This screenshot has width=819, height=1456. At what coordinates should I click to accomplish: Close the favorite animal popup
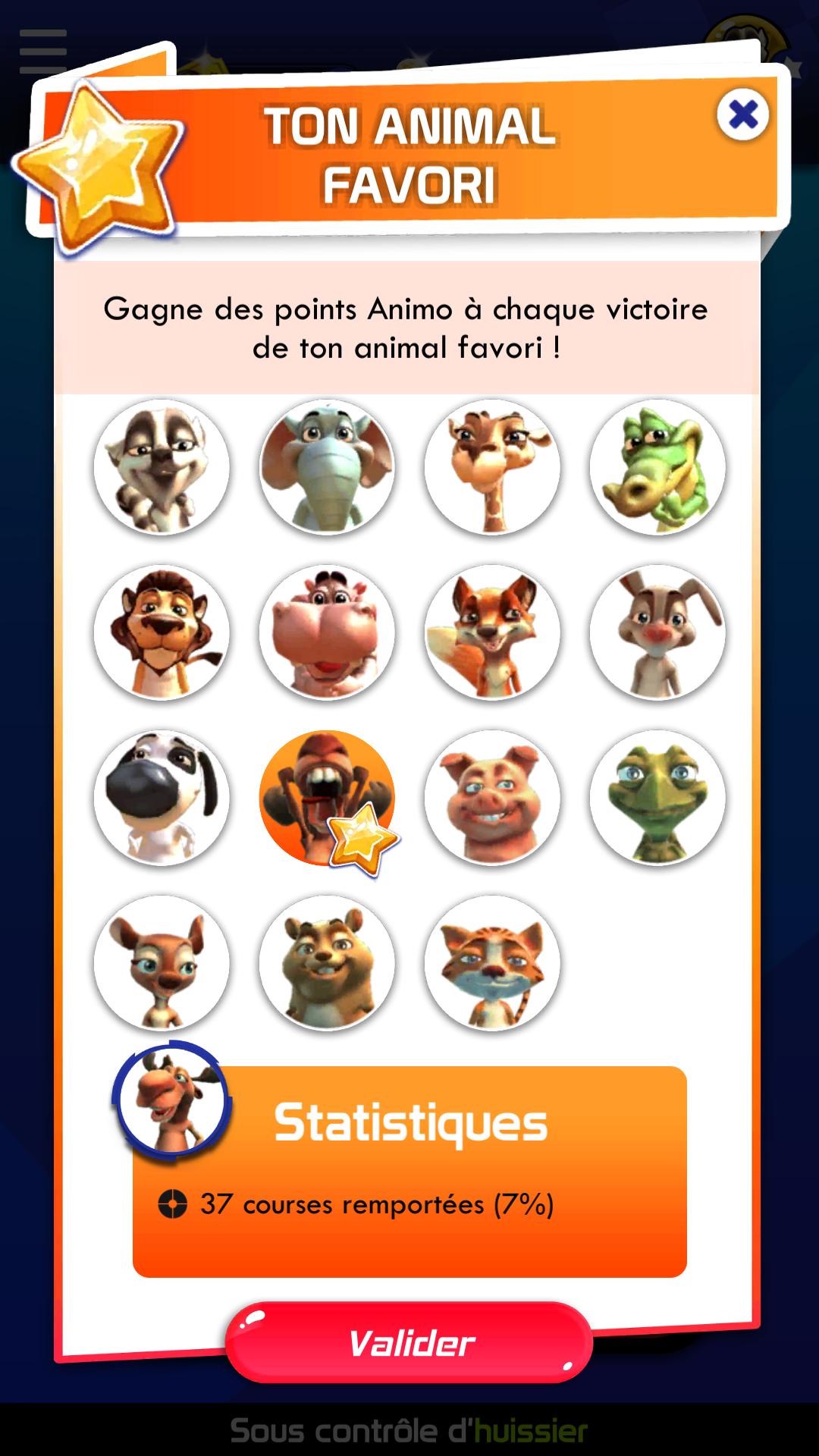(x=742, y=115)
